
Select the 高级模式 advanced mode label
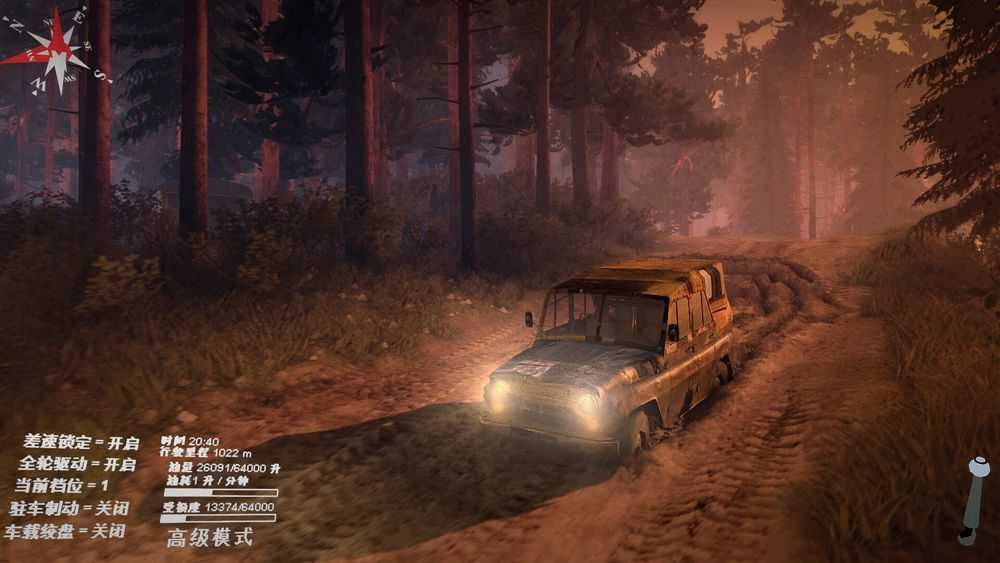click(x=210, y=538)
